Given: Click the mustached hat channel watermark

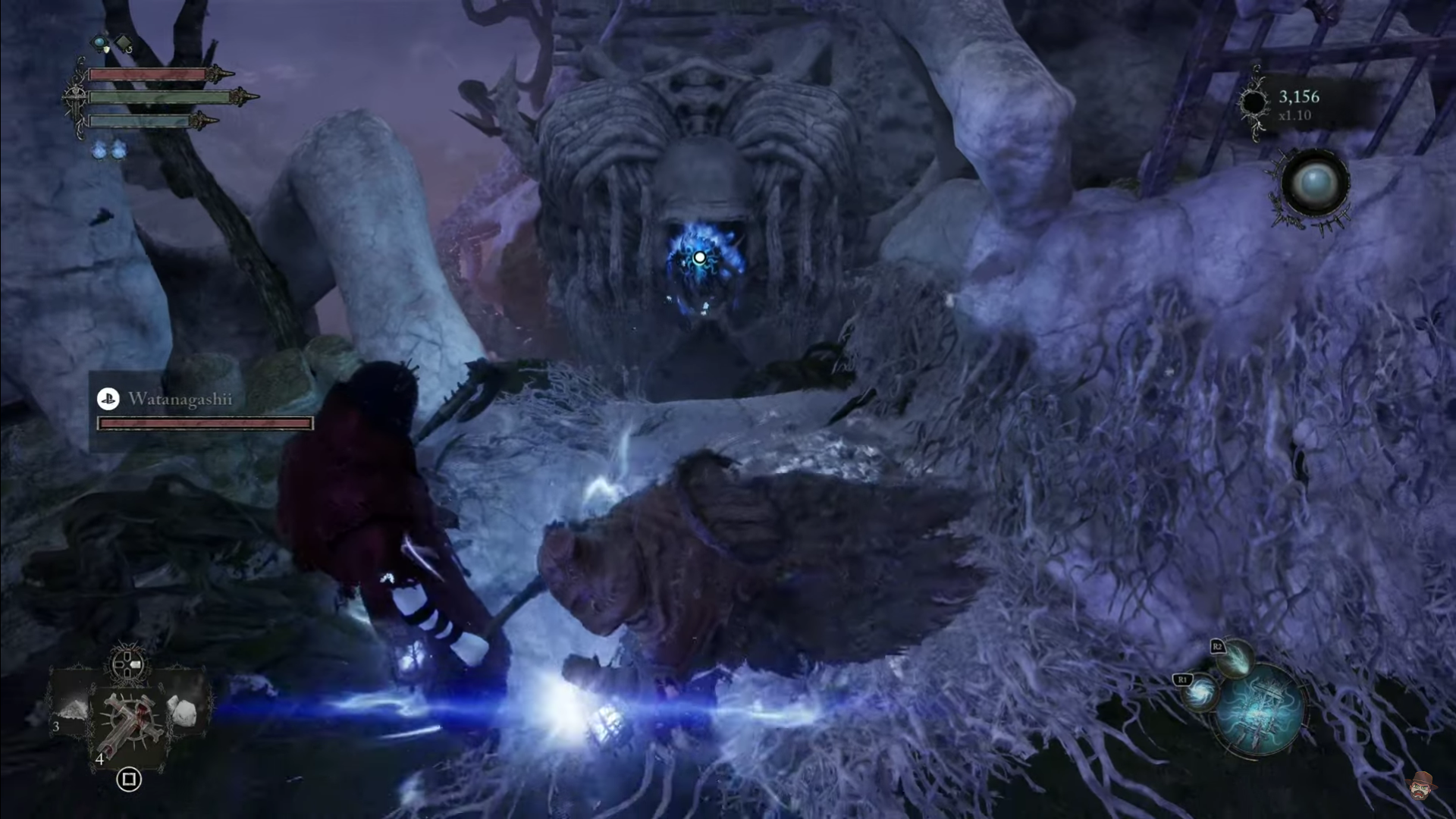Looking at the screenshot, I should pyautogui.click(x=1421, y=786).
